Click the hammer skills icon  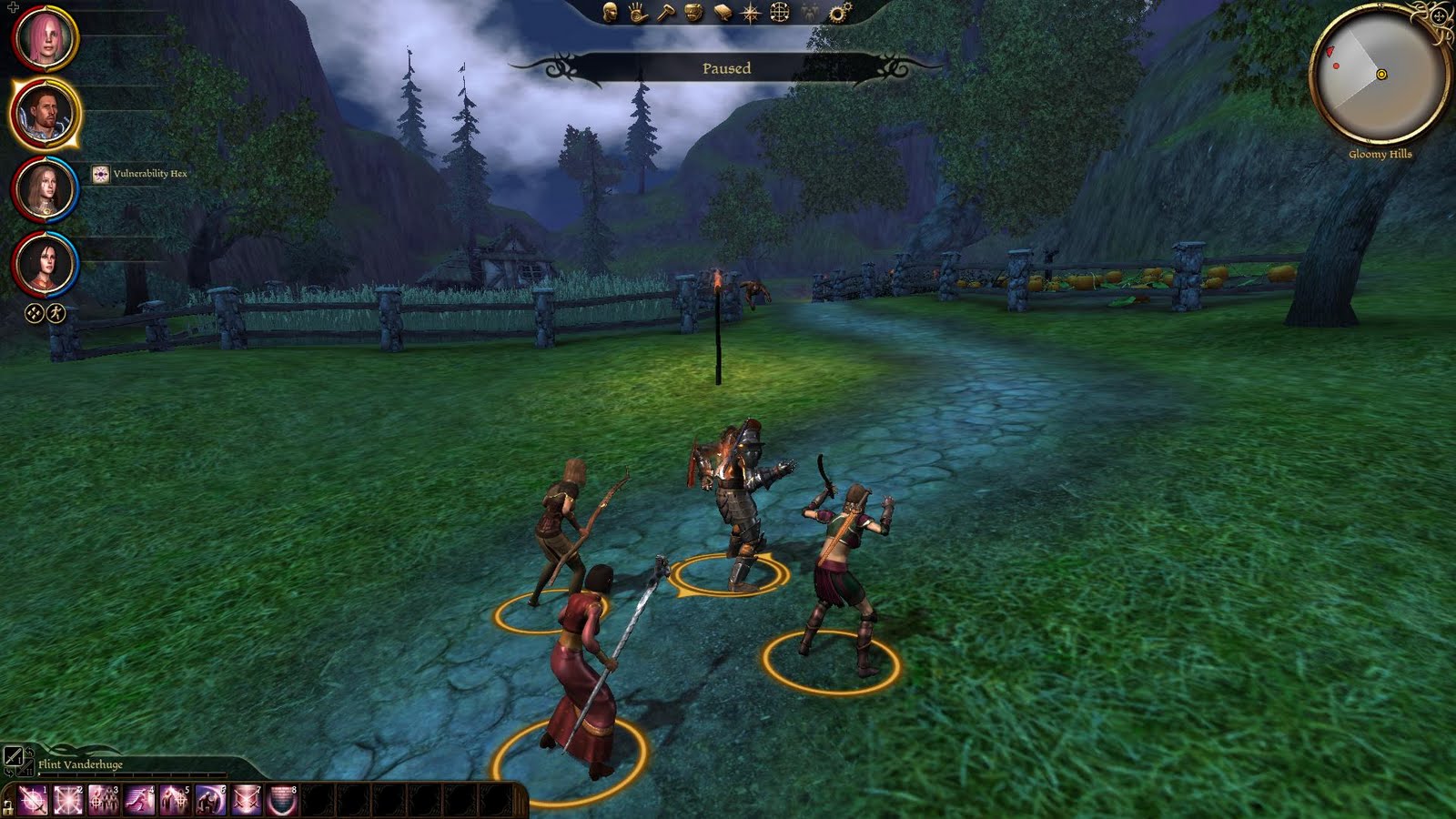pos(666,12)
